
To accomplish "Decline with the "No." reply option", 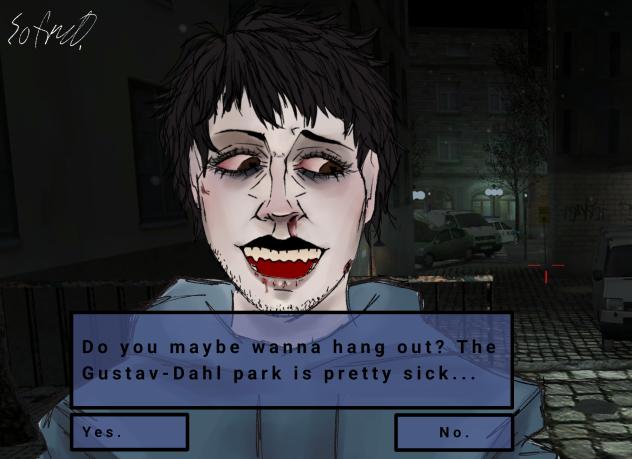I will tap(453, 432).
